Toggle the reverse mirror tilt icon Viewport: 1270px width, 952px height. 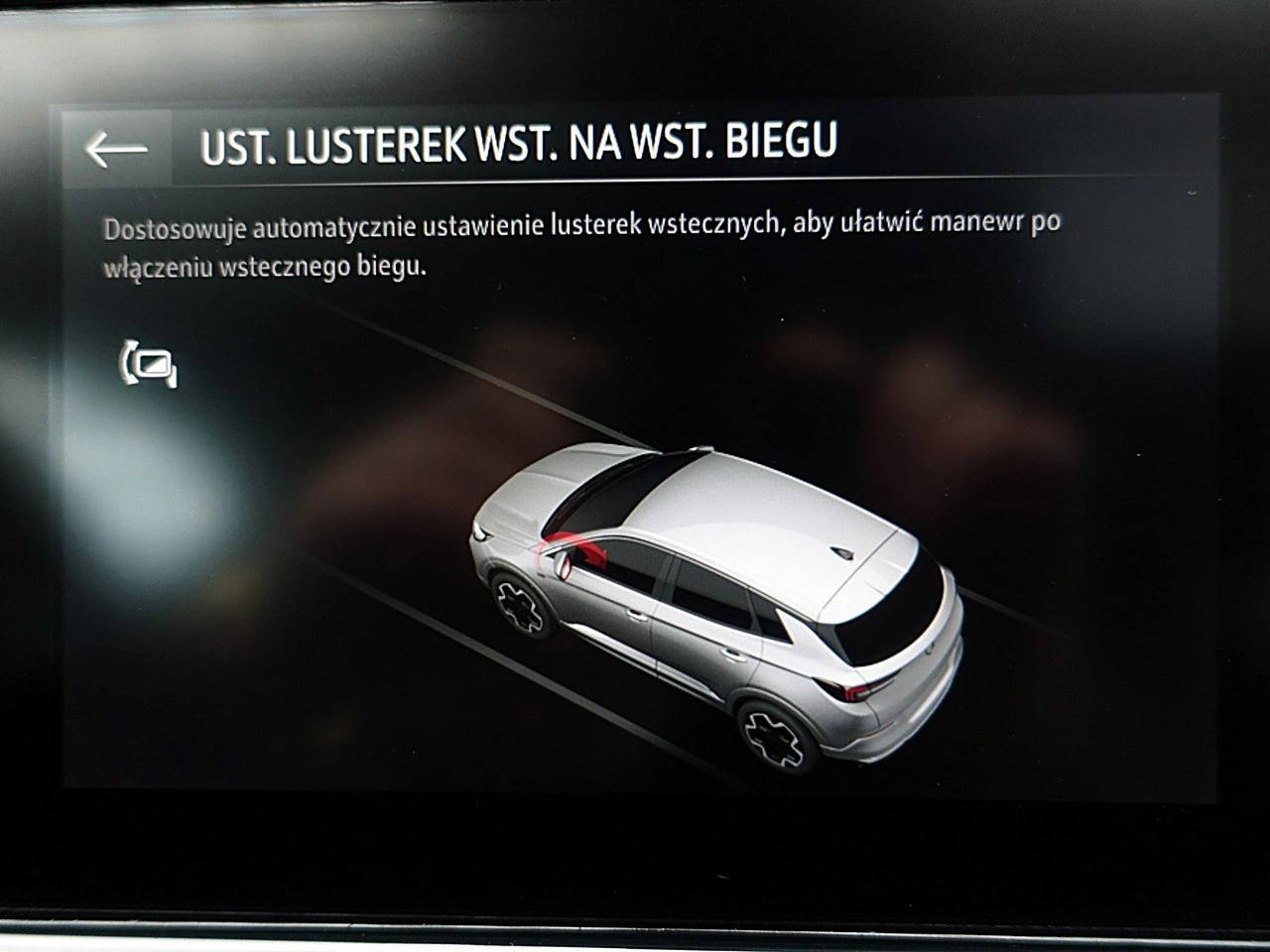[x=149, y=364]
